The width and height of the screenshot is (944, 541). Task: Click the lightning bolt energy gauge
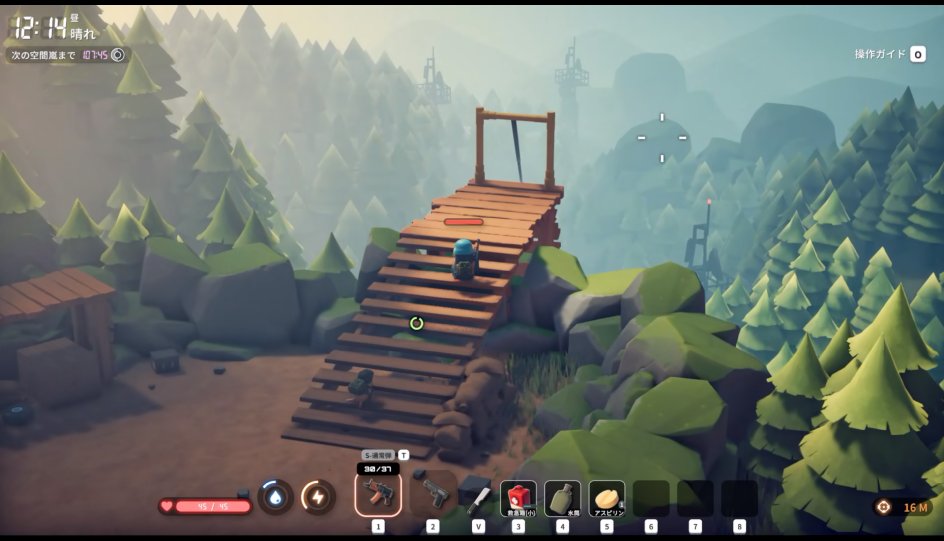click(318, 496)
